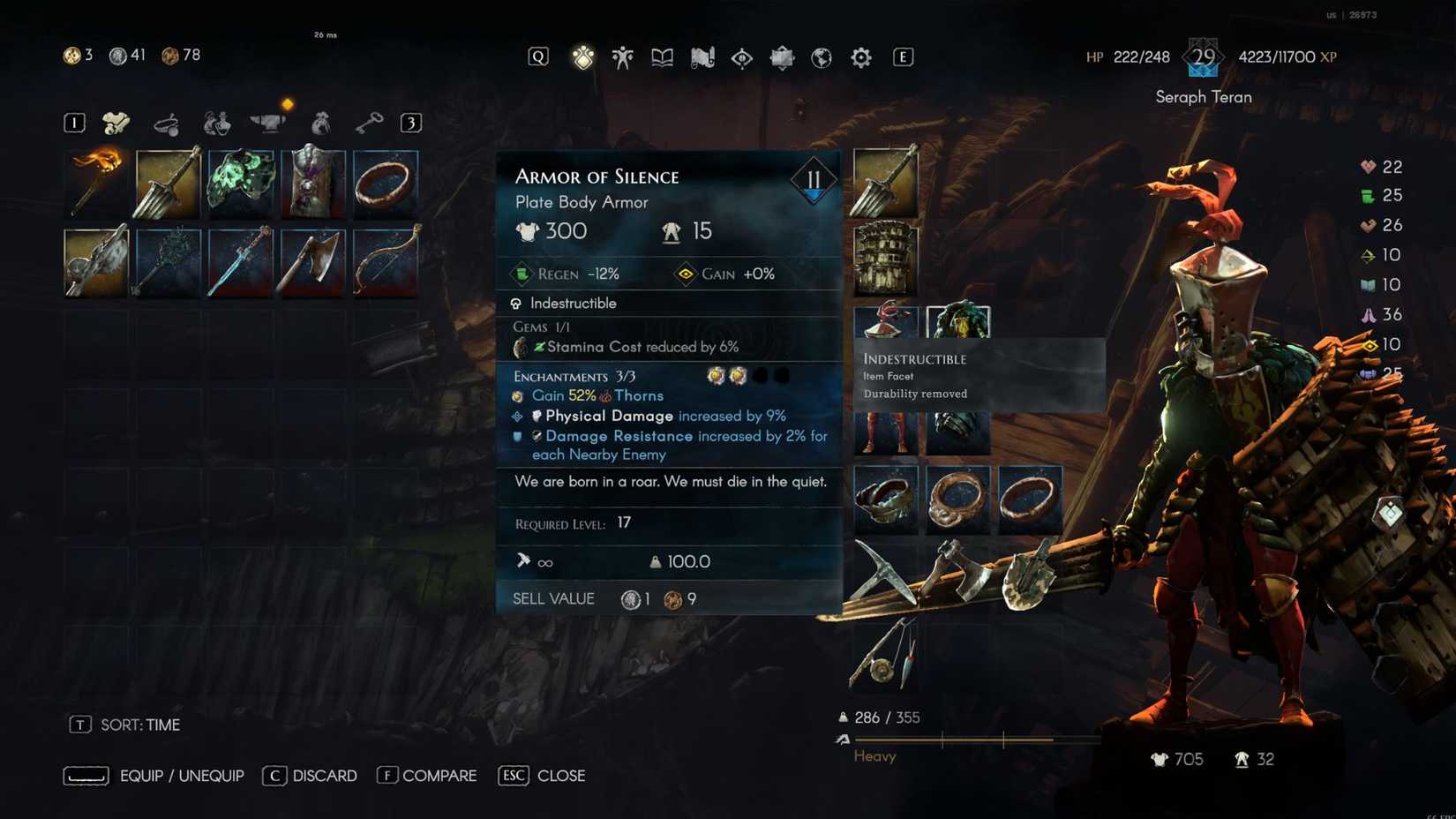This screenshot has width=1456, height=819.
Task: Open the character stats screen icon
Action: point(622,56)
